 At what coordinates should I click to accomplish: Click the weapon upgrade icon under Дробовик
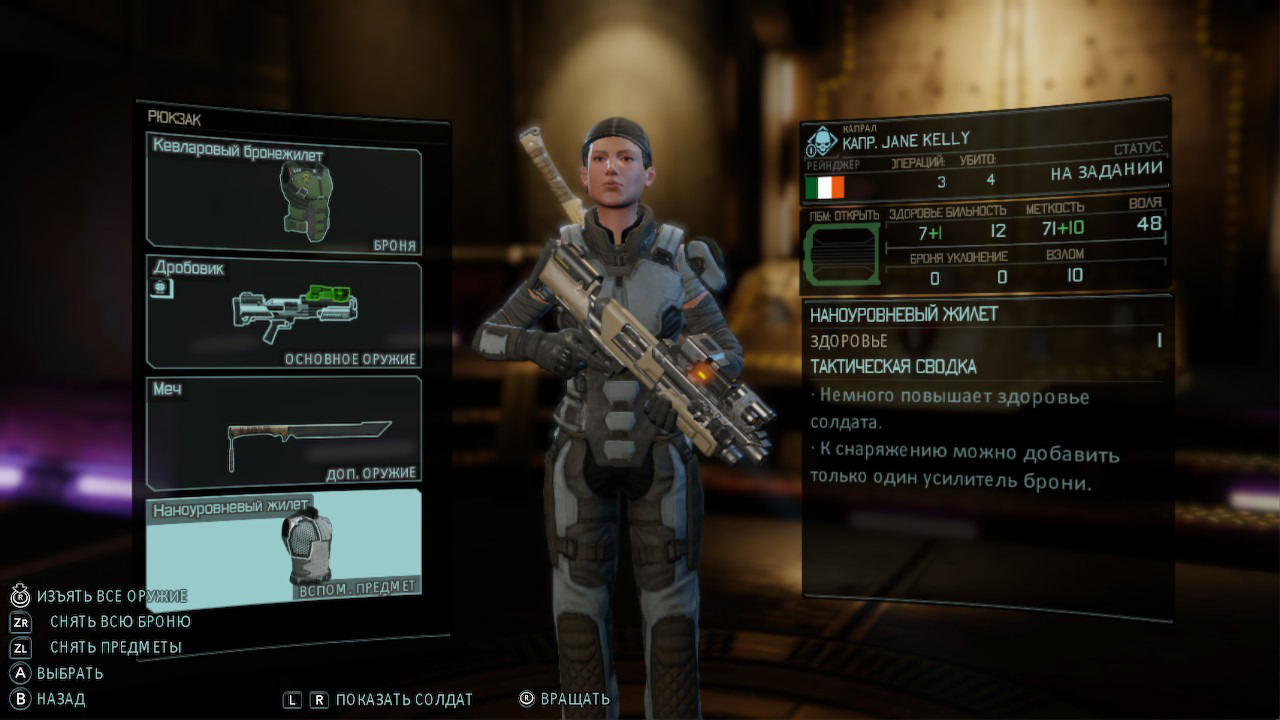(160, 288)
